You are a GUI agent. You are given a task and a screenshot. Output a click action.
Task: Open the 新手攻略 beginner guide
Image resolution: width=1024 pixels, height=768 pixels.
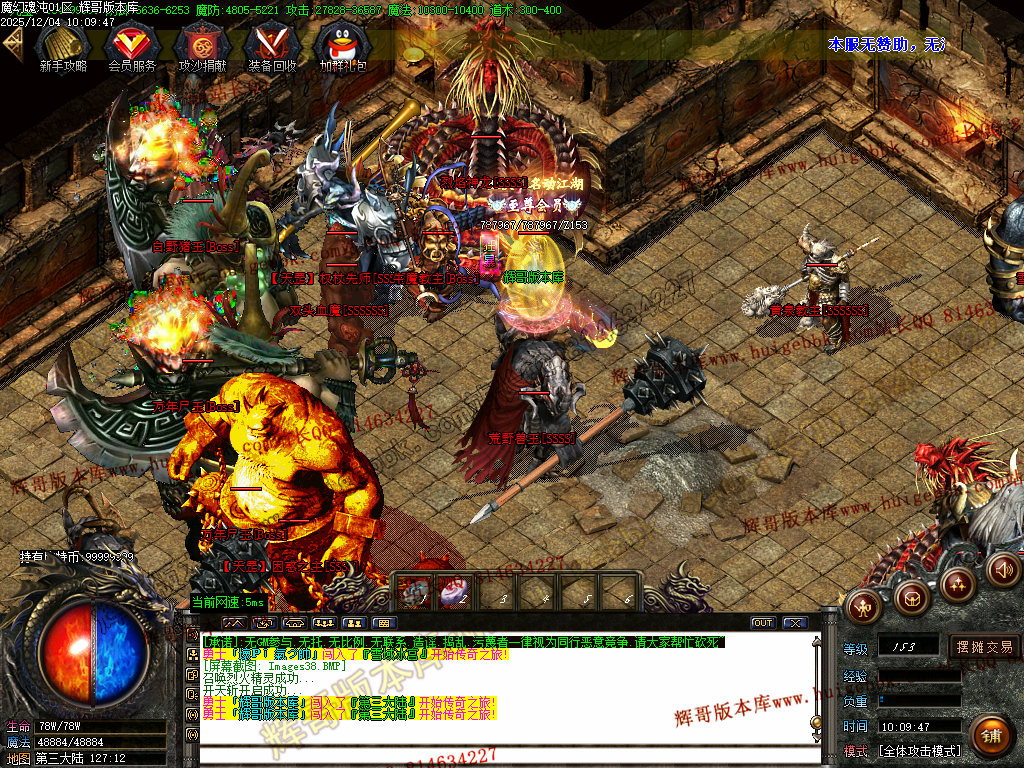coord(63,46)
